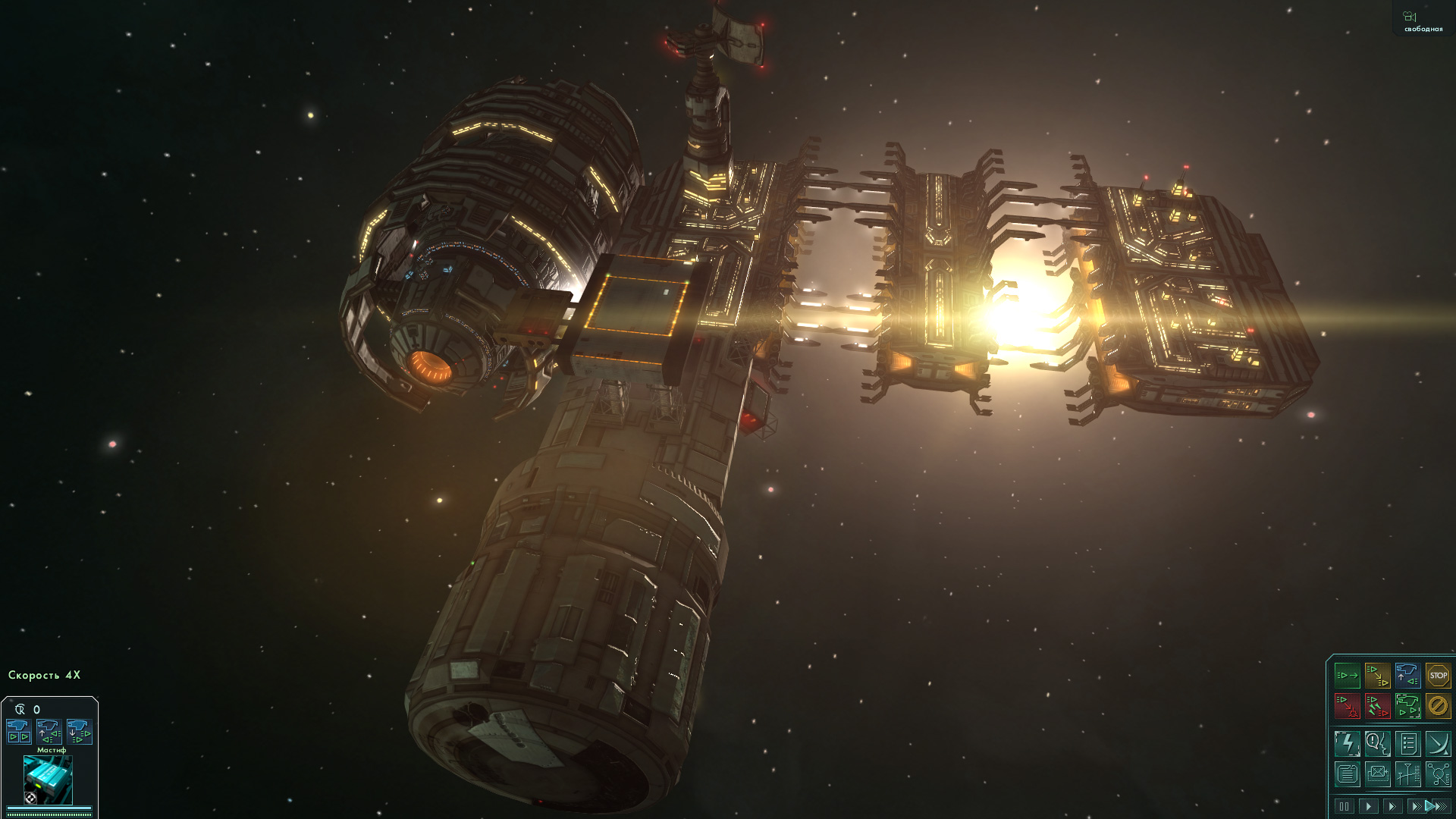
Task: Set game speed to normal single-arrow play
Action: (1368, 806)
